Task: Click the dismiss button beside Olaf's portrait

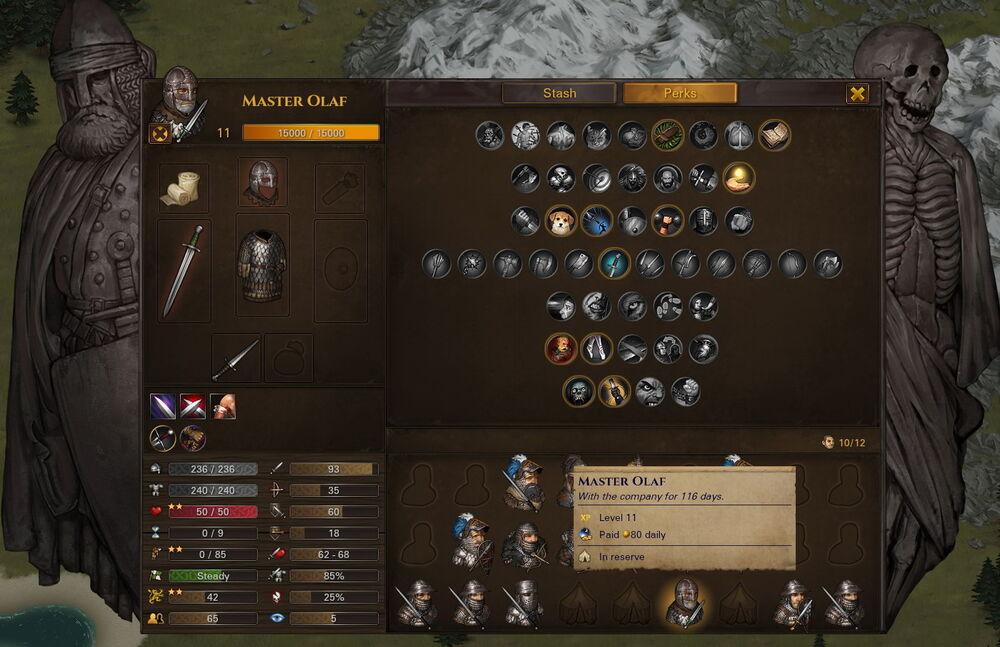Action: [160, 134]
